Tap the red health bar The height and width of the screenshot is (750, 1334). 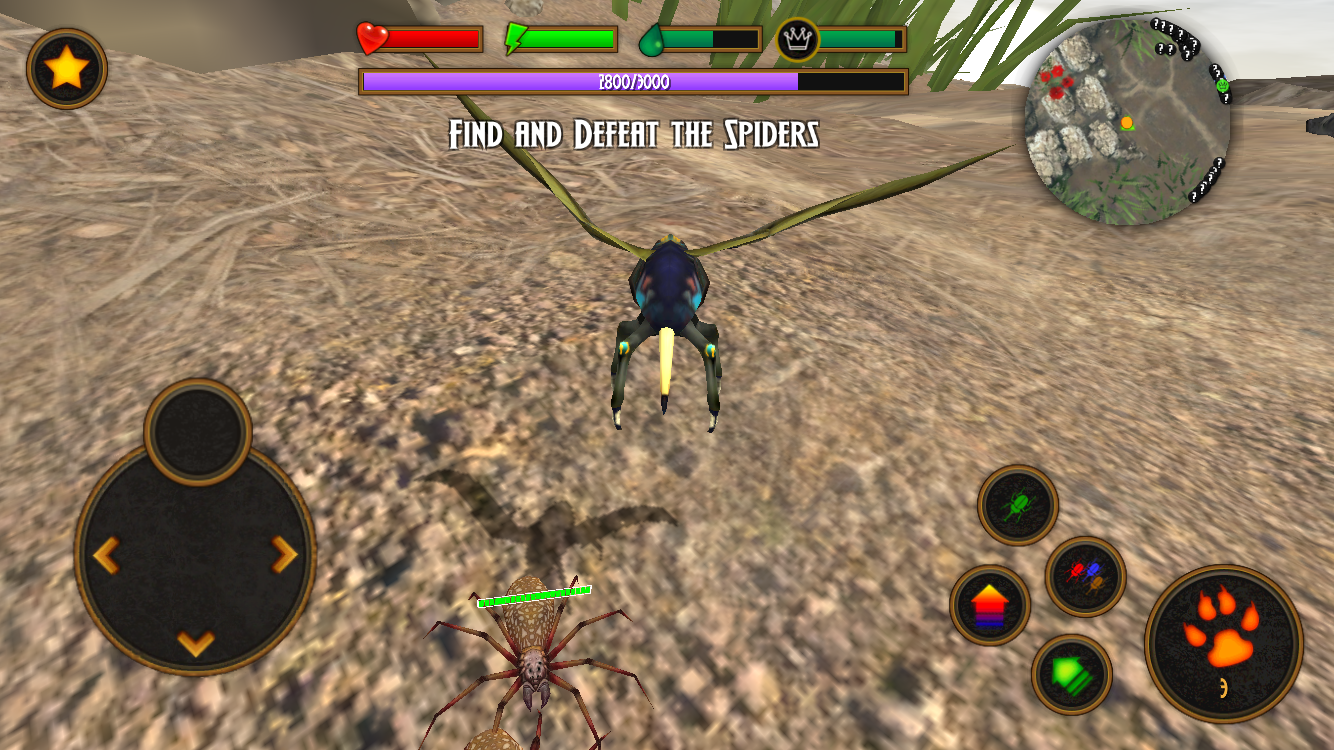coord(435,39)
